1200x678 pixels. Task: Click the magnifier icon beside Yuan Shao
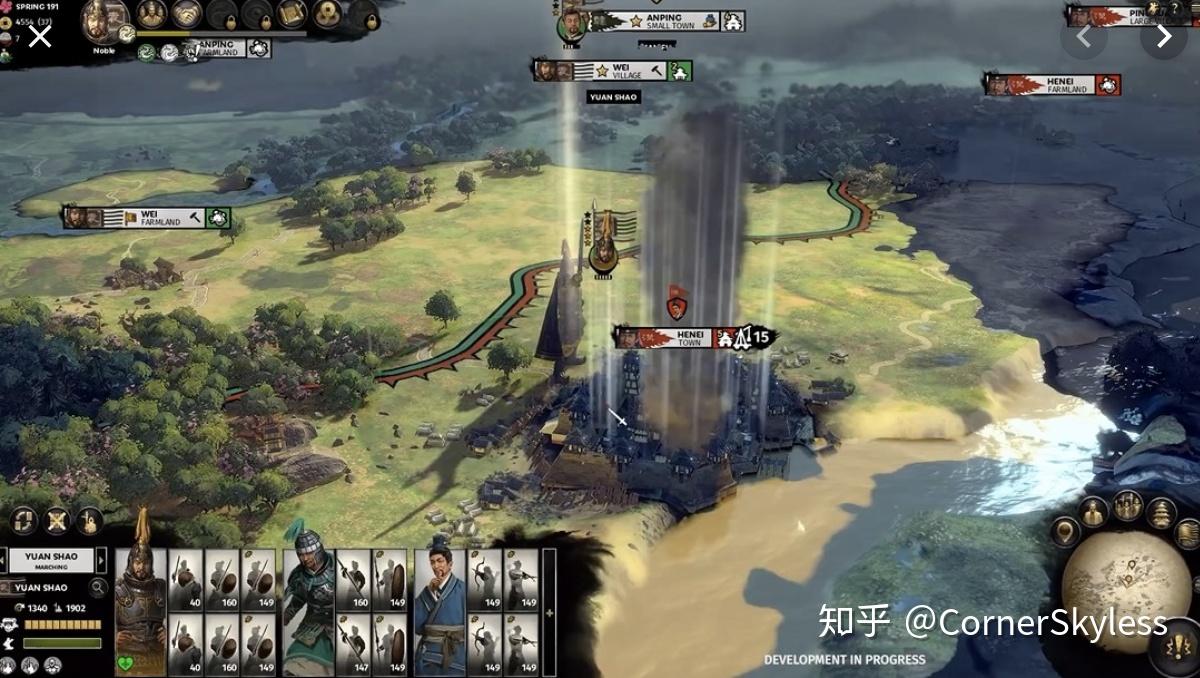pos(98,588)
